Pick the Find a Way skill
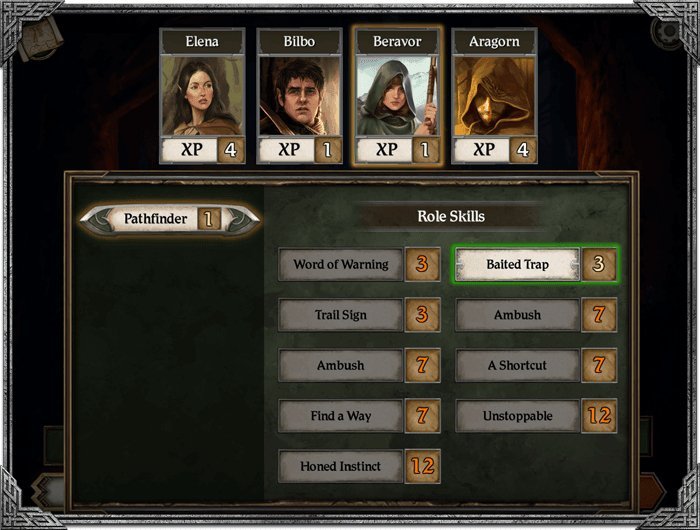The height and width of the screenshot is (530, 700). click(341, 416)
